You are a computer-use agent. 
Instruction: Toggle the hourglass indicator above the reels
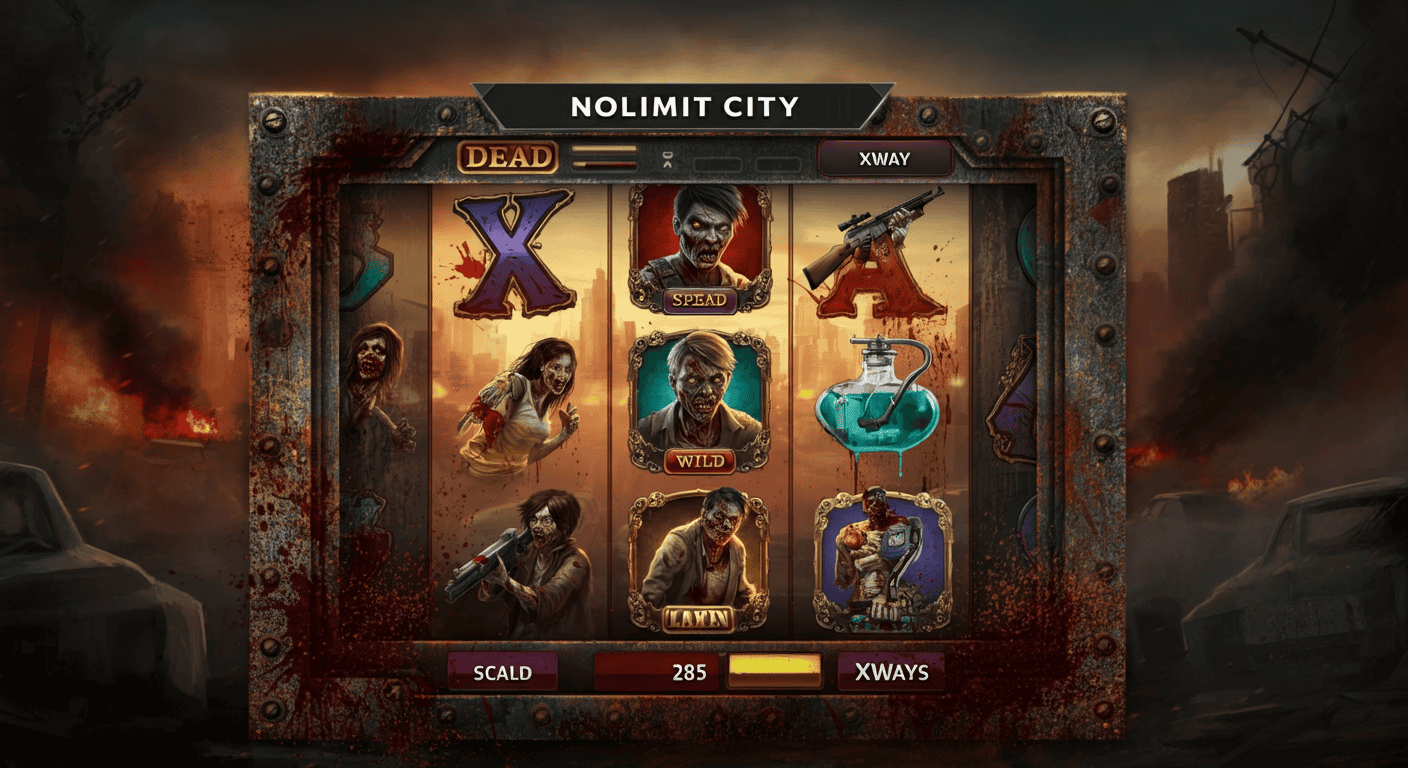point(667,155)
